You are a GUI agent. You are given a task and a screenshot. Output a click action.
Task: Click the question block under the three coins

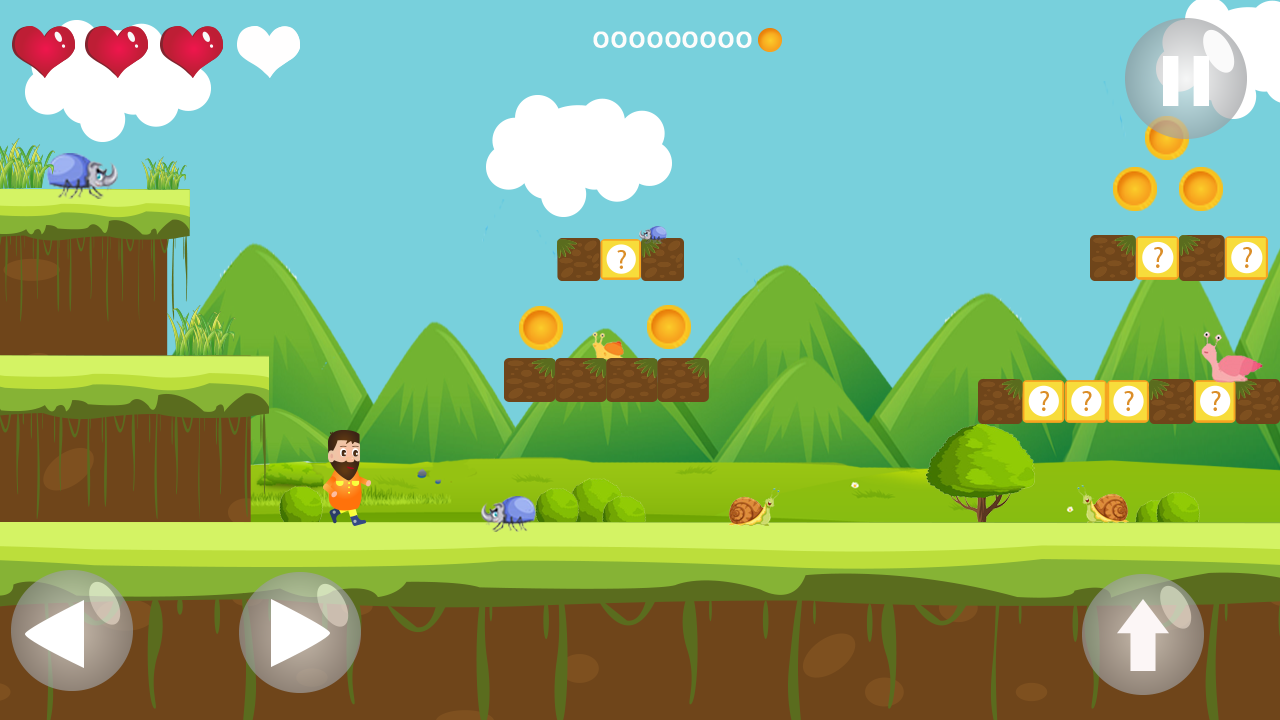1157,258
